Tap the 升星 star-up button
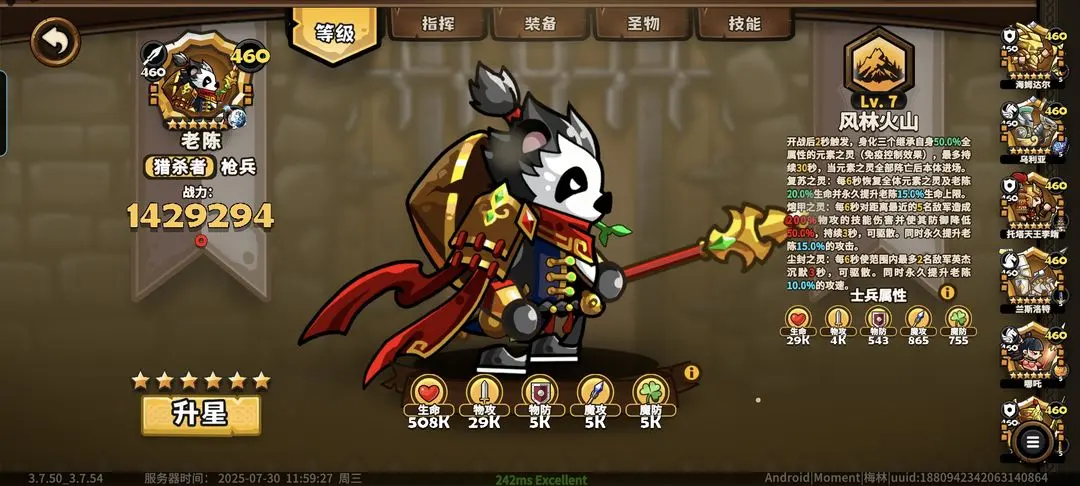The image size is (1080, 486). tap(201, 414)
